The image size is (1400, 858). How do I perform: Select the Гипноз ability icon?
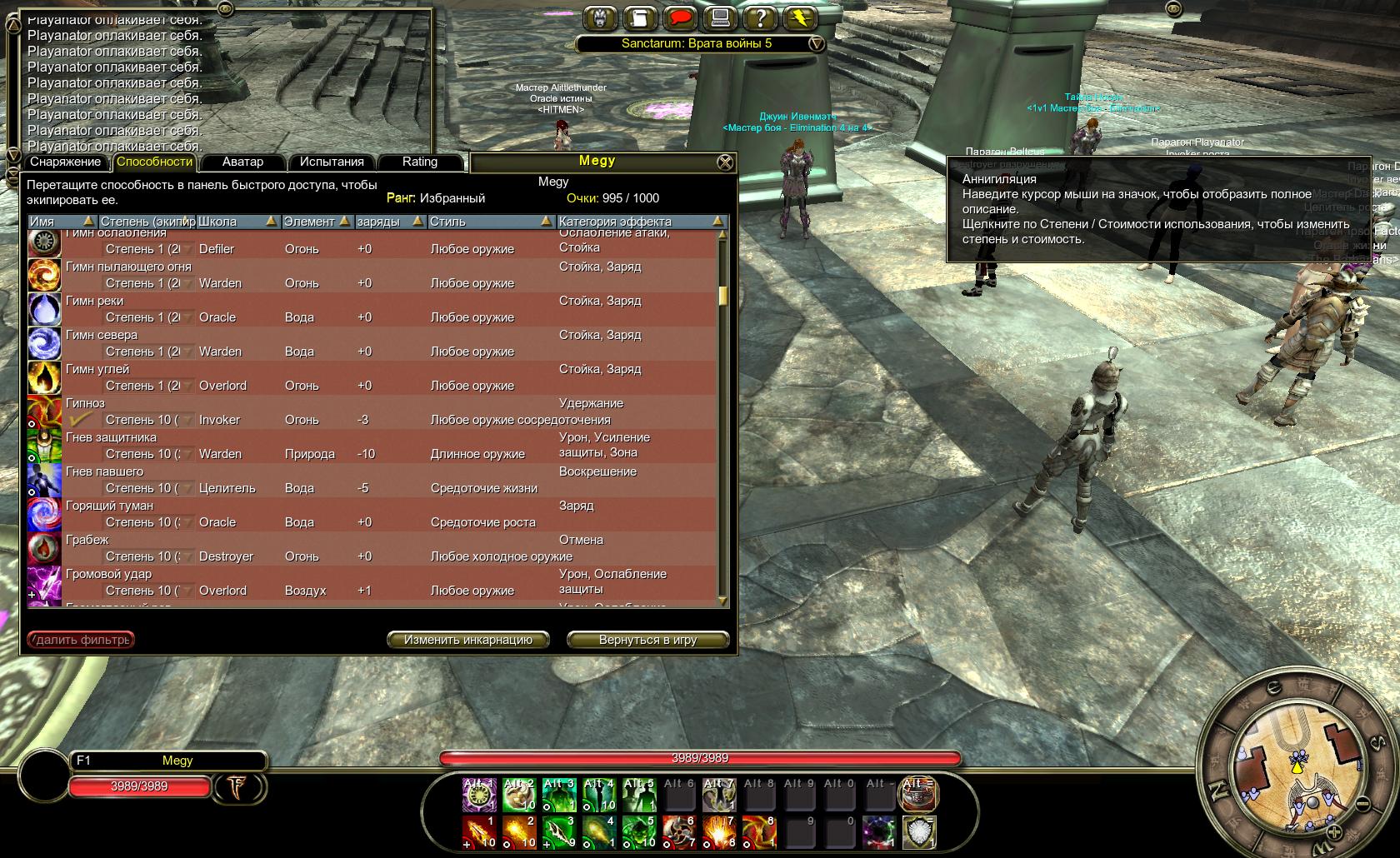(44, 412)
